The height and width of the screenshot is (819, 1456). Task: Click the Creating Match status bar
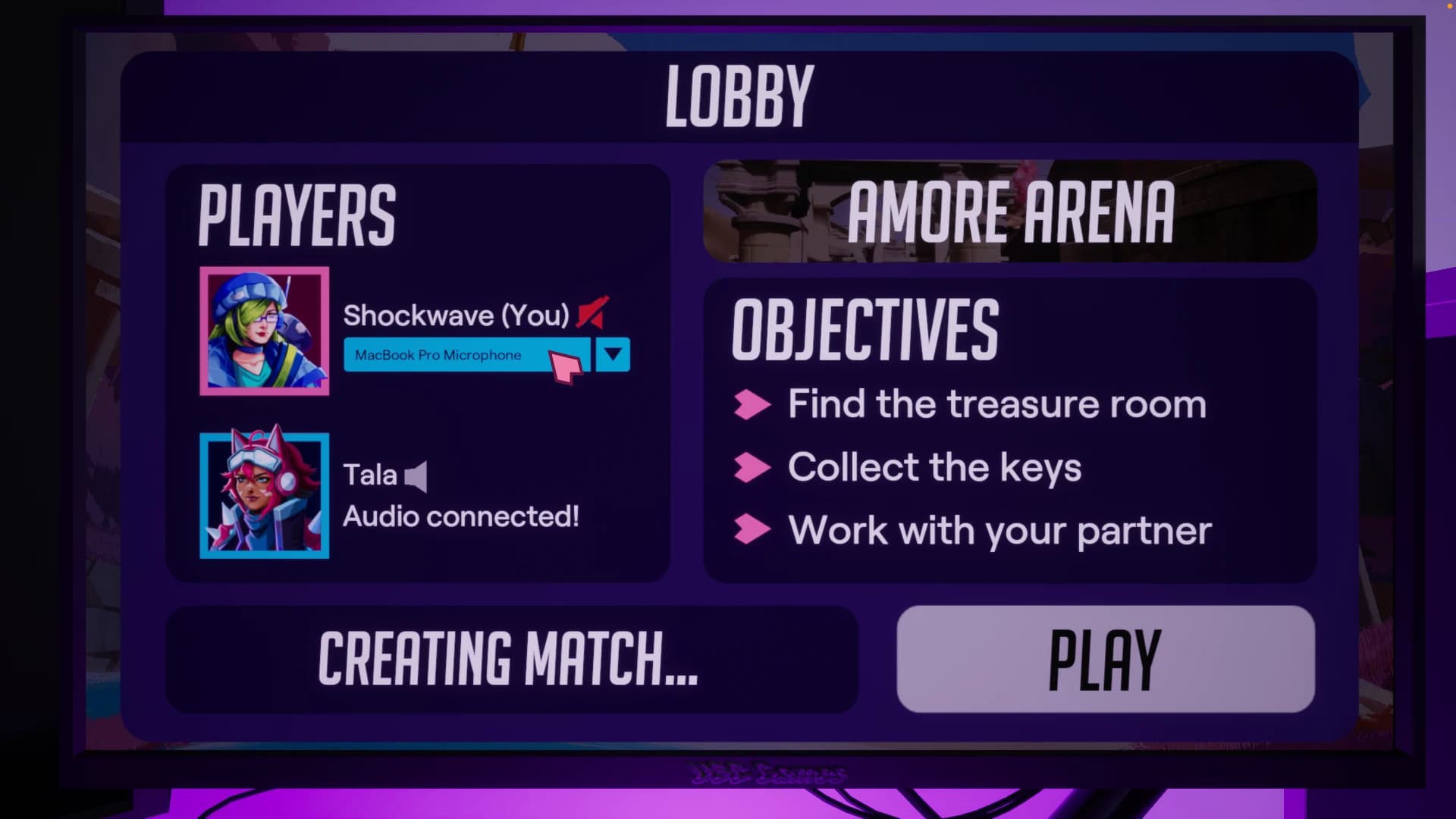point(512,659)
